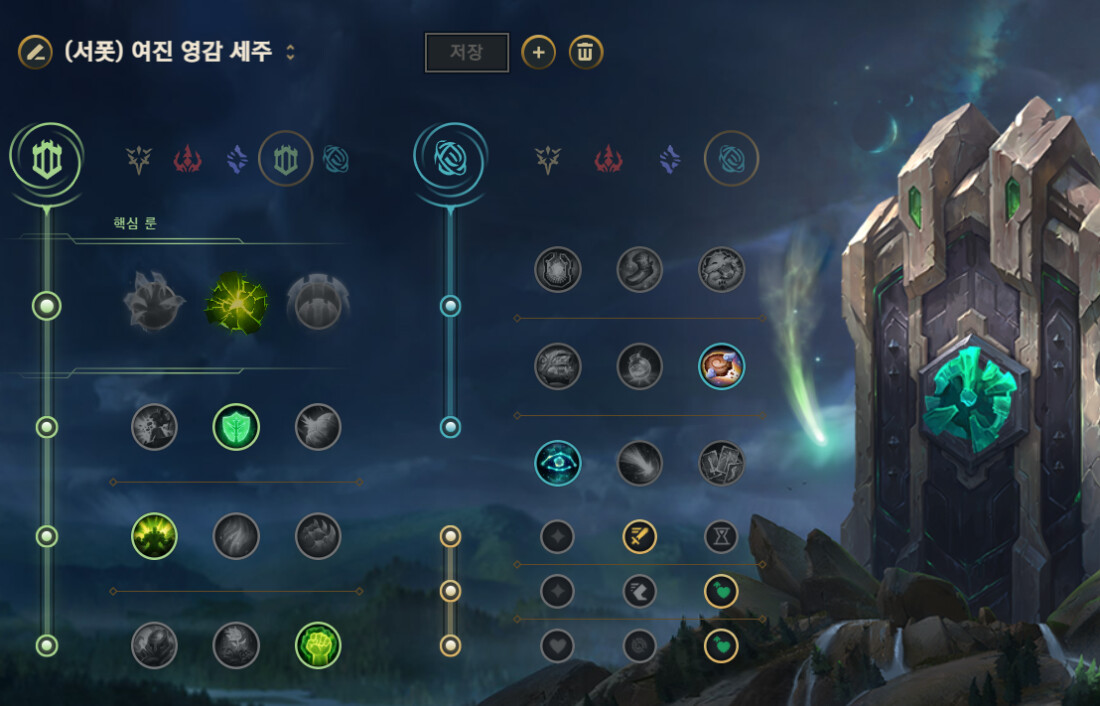Select the Font of Life shield rune
Screen dimensions: 1100x706
pyautogui.click(x=236, y=427)
